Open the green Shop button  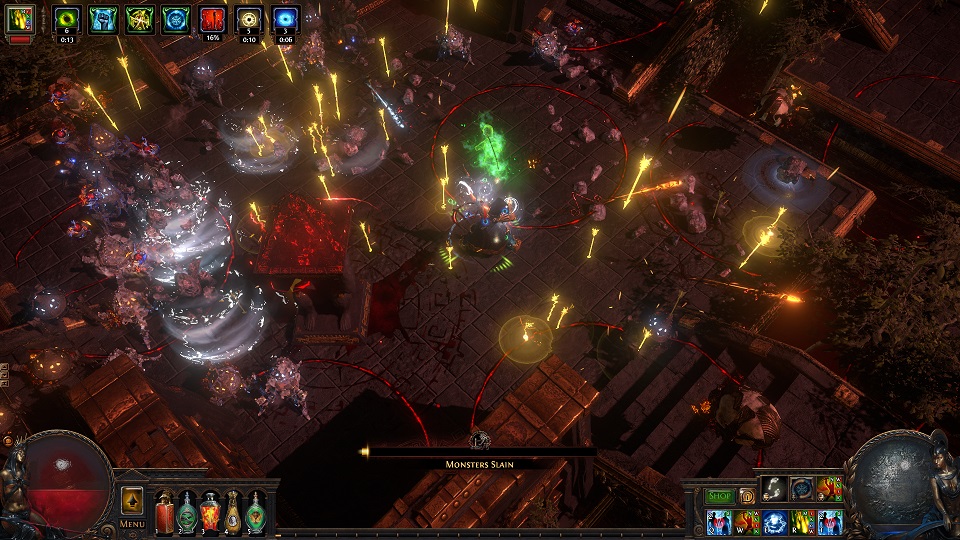(x=720, y=496)
